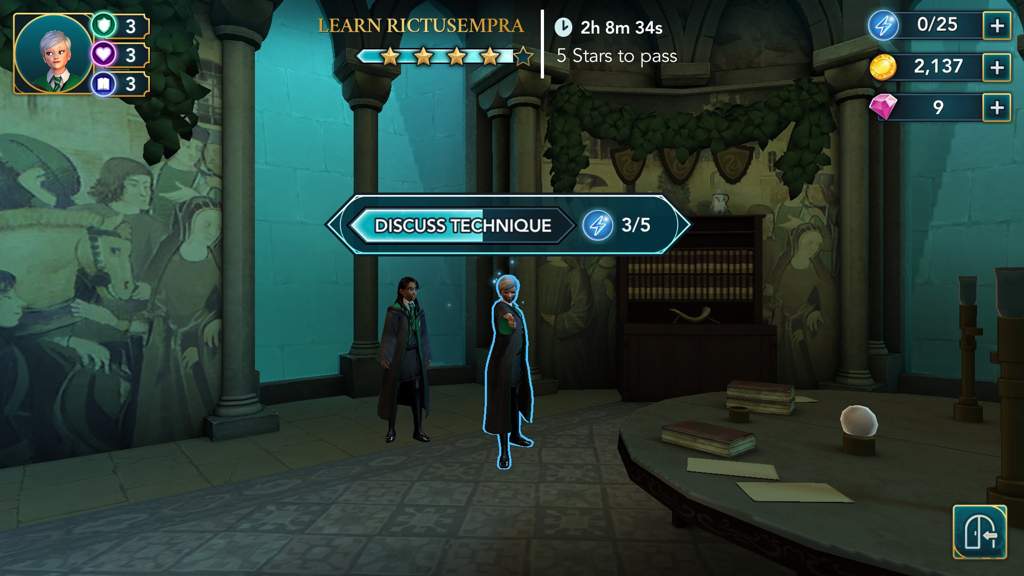The height and width of the screenshot is (576, 1024).
Task: Leave the classroom using the exit door button
Action: pos(978,531)
